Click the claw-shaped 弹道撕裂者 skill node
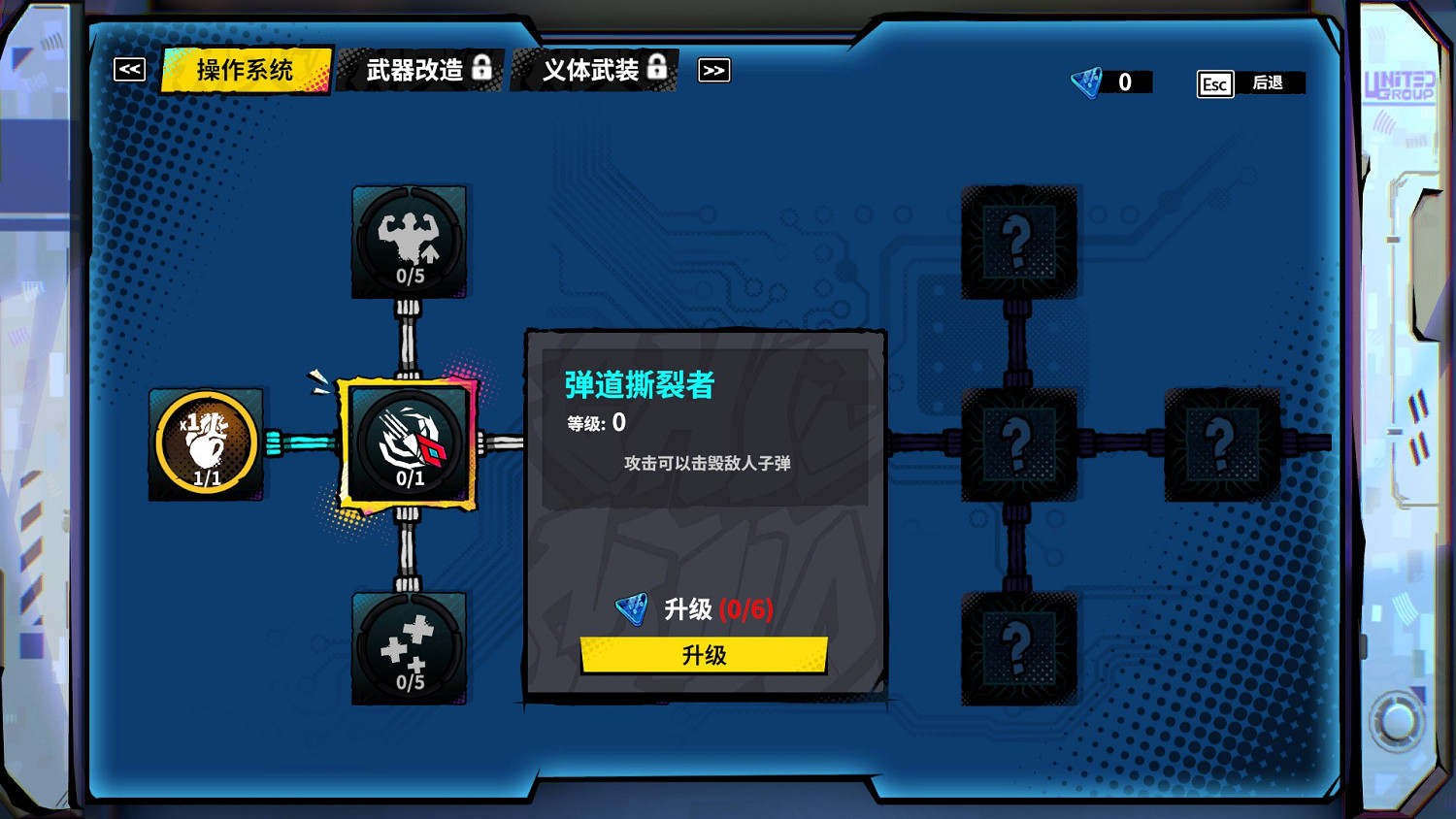 point(408,442)
